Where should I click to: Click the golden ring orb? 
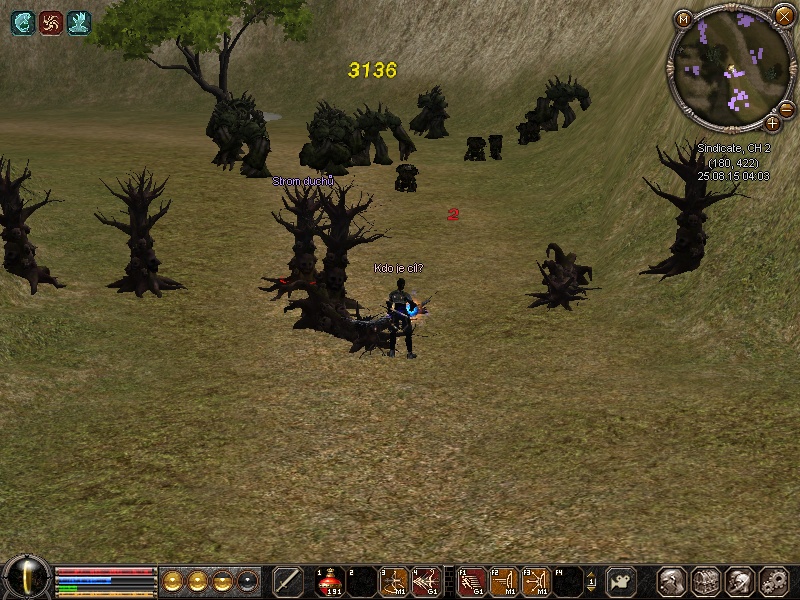(172, 581)
